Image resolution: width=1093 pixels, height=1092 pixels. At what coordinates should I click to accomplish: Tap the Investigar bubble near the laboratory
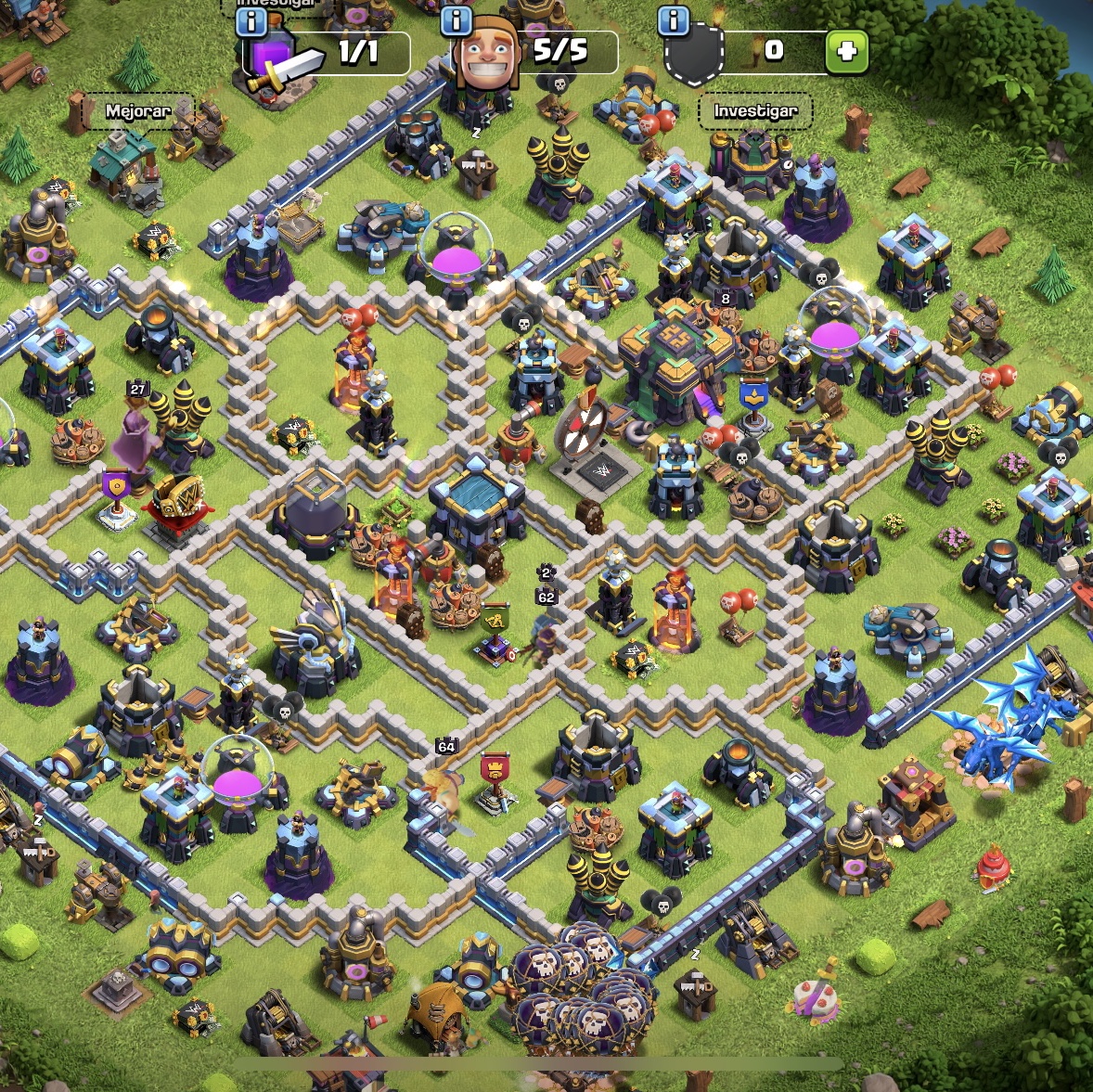(755, 111)
